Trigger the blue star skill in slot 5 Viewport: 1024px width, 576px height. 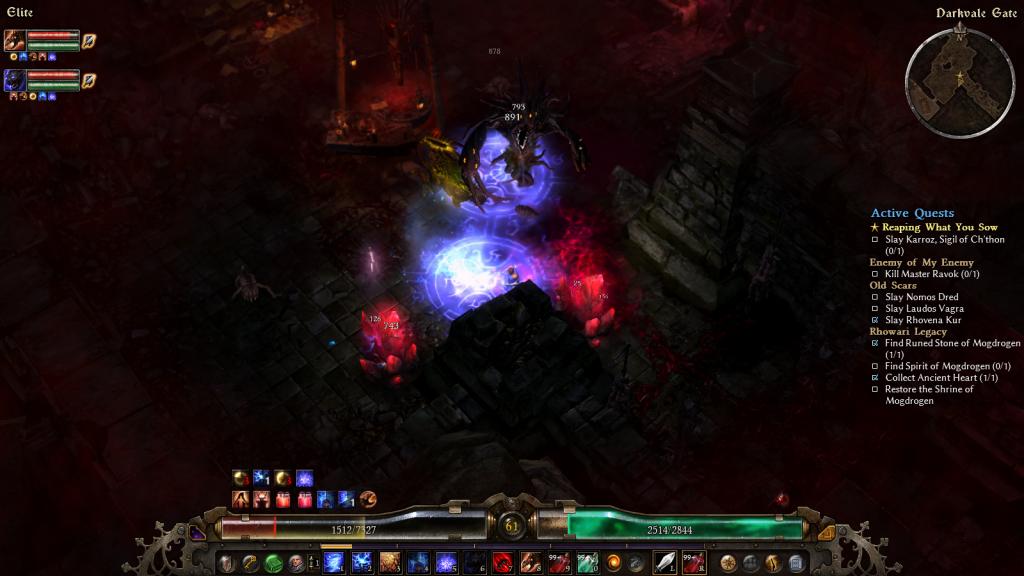click(446, 562)
